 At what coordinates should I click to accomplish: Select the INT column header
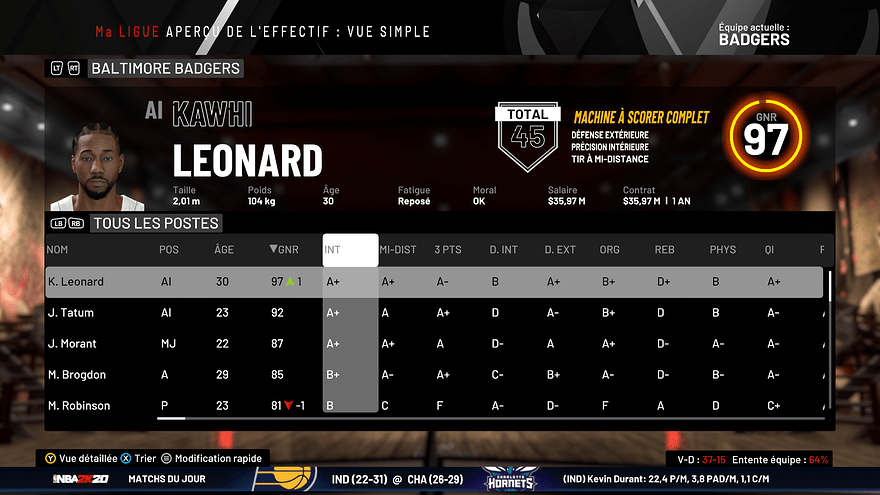[350, 250]
